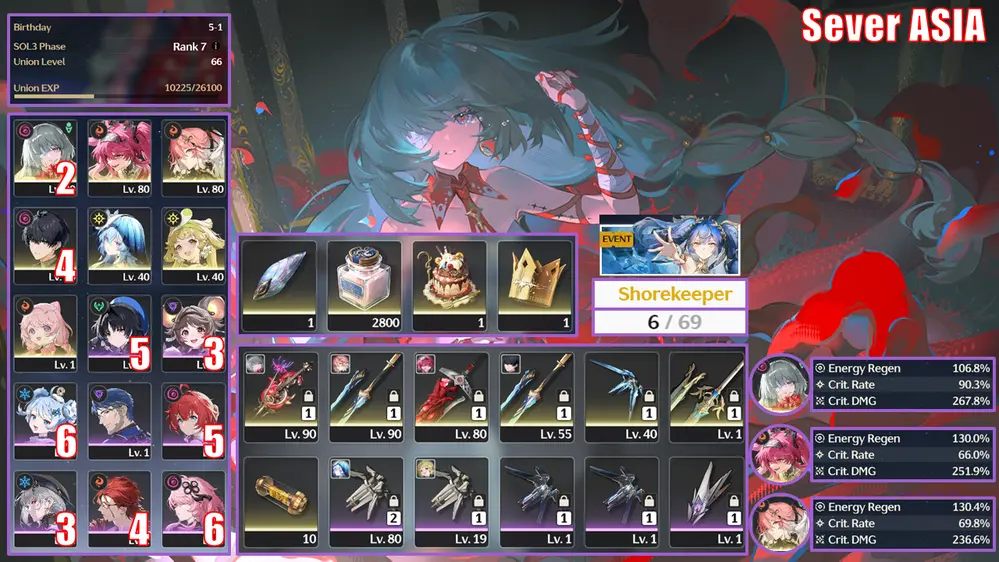999x562 pixels.
Task: Select the blue-haired man with glasses portrait
Action: click(120, 420)
